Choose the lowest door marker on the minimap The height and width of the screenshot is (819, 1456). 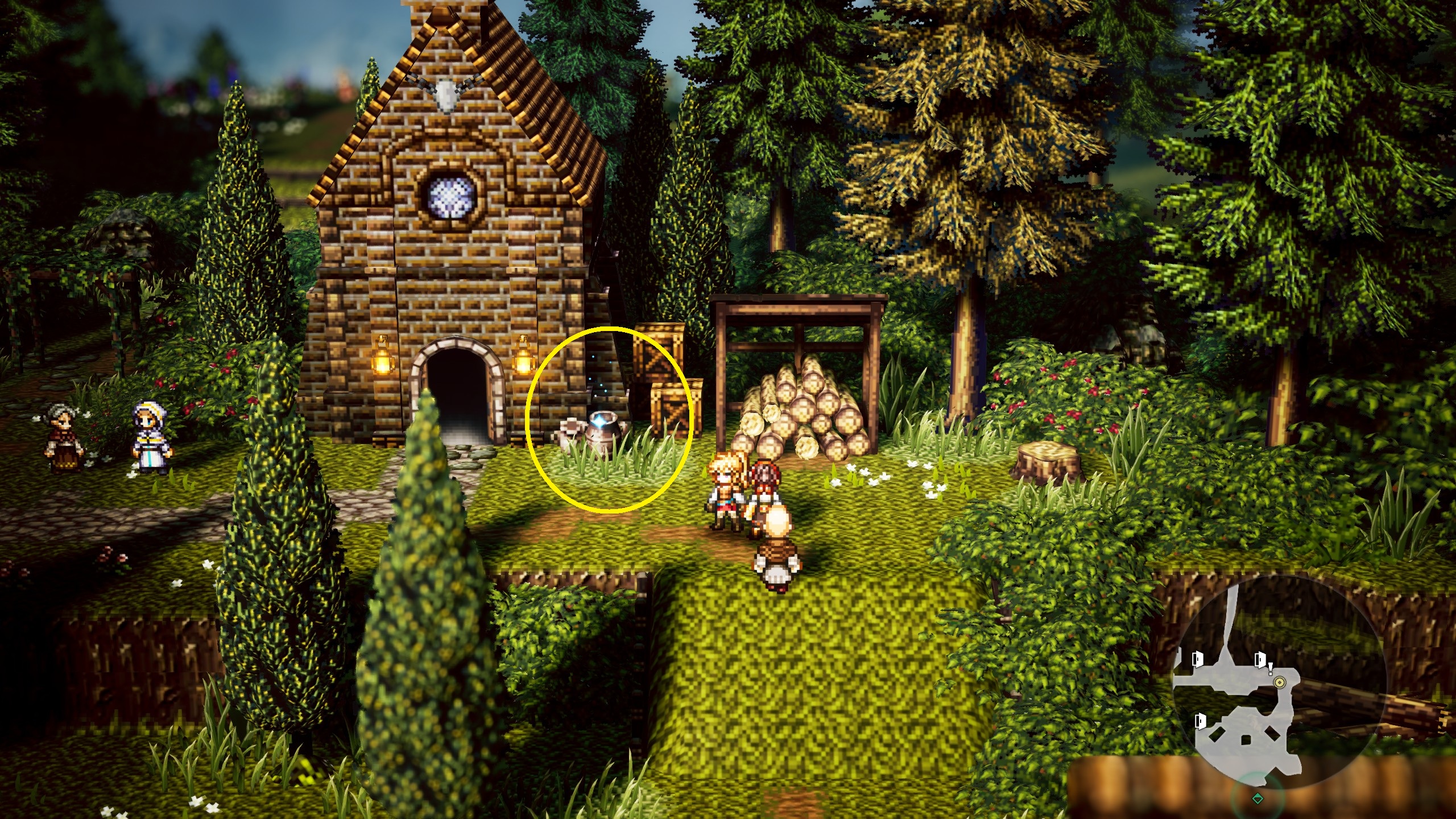point(1200,721)
